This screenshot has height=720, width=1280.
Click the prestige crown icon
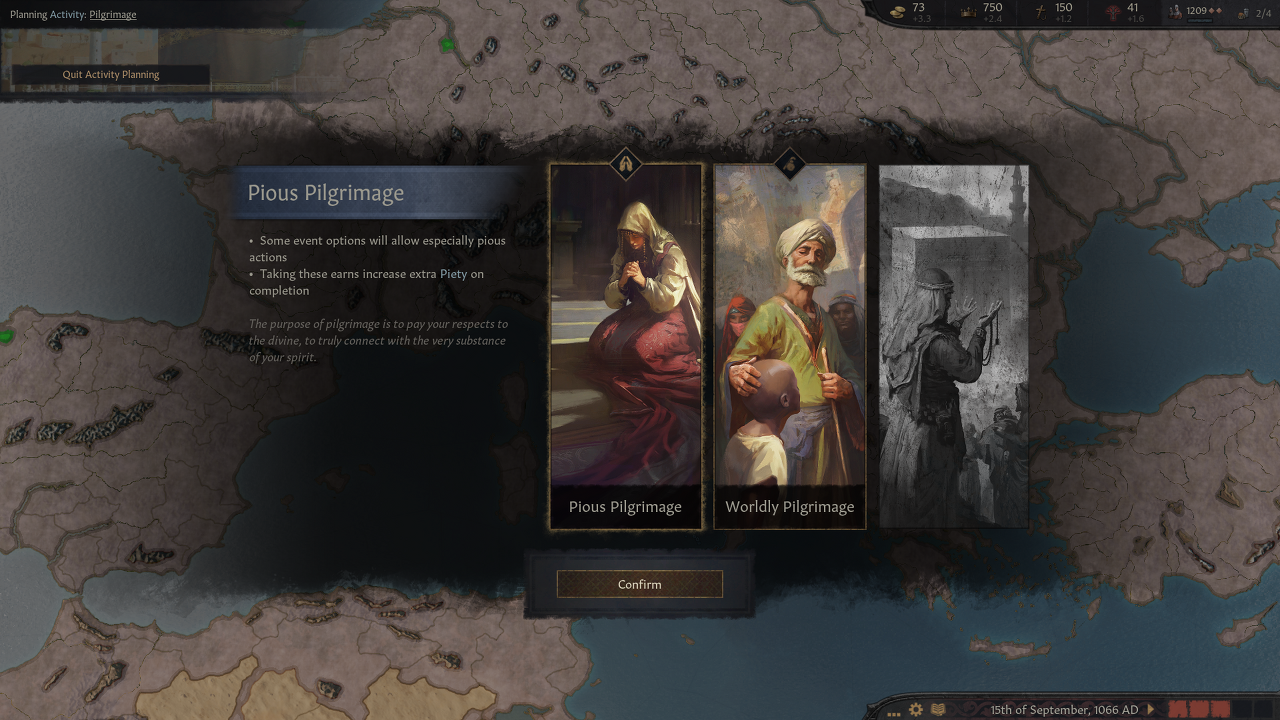(x=967, y=11)
